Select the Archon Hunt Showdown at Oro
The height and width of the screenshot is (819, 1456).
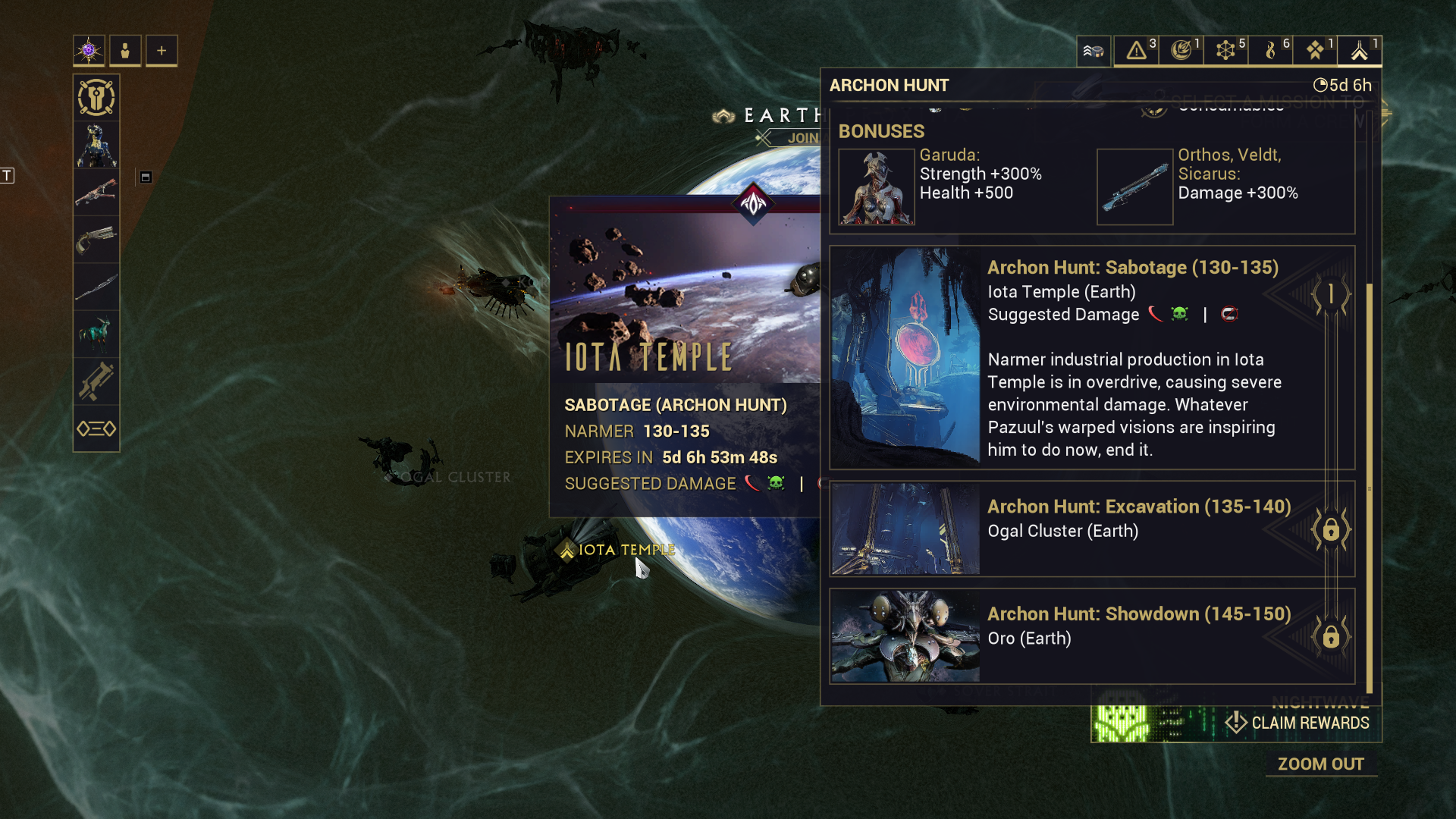[x=1092, y=635]
